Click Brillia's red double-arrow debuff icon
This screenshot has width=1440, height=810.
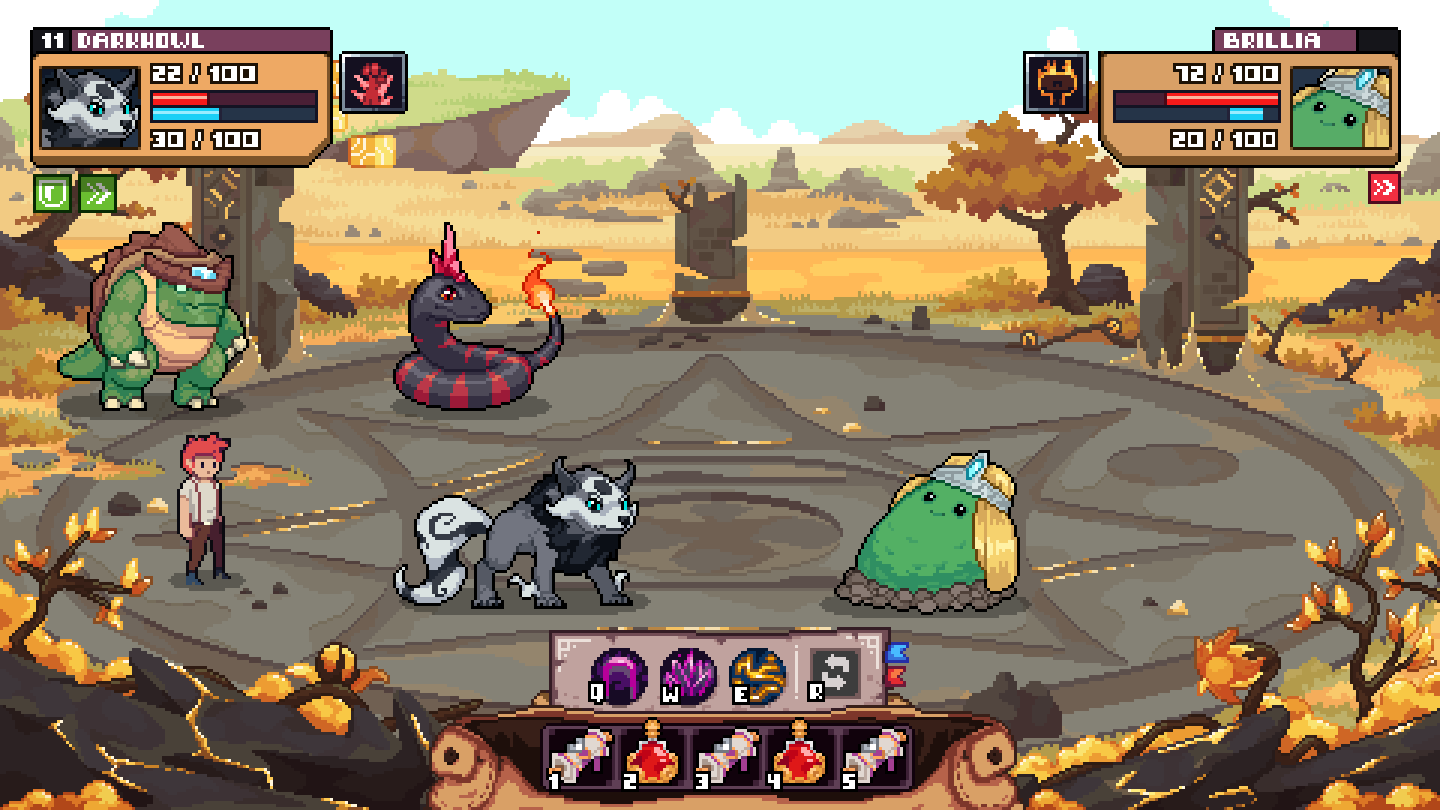1385,185
